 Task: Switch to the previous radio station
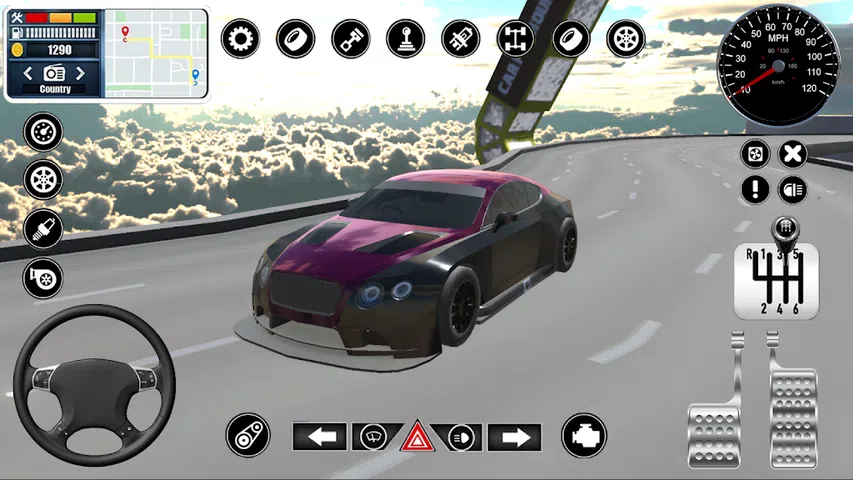tap(29, 73)
